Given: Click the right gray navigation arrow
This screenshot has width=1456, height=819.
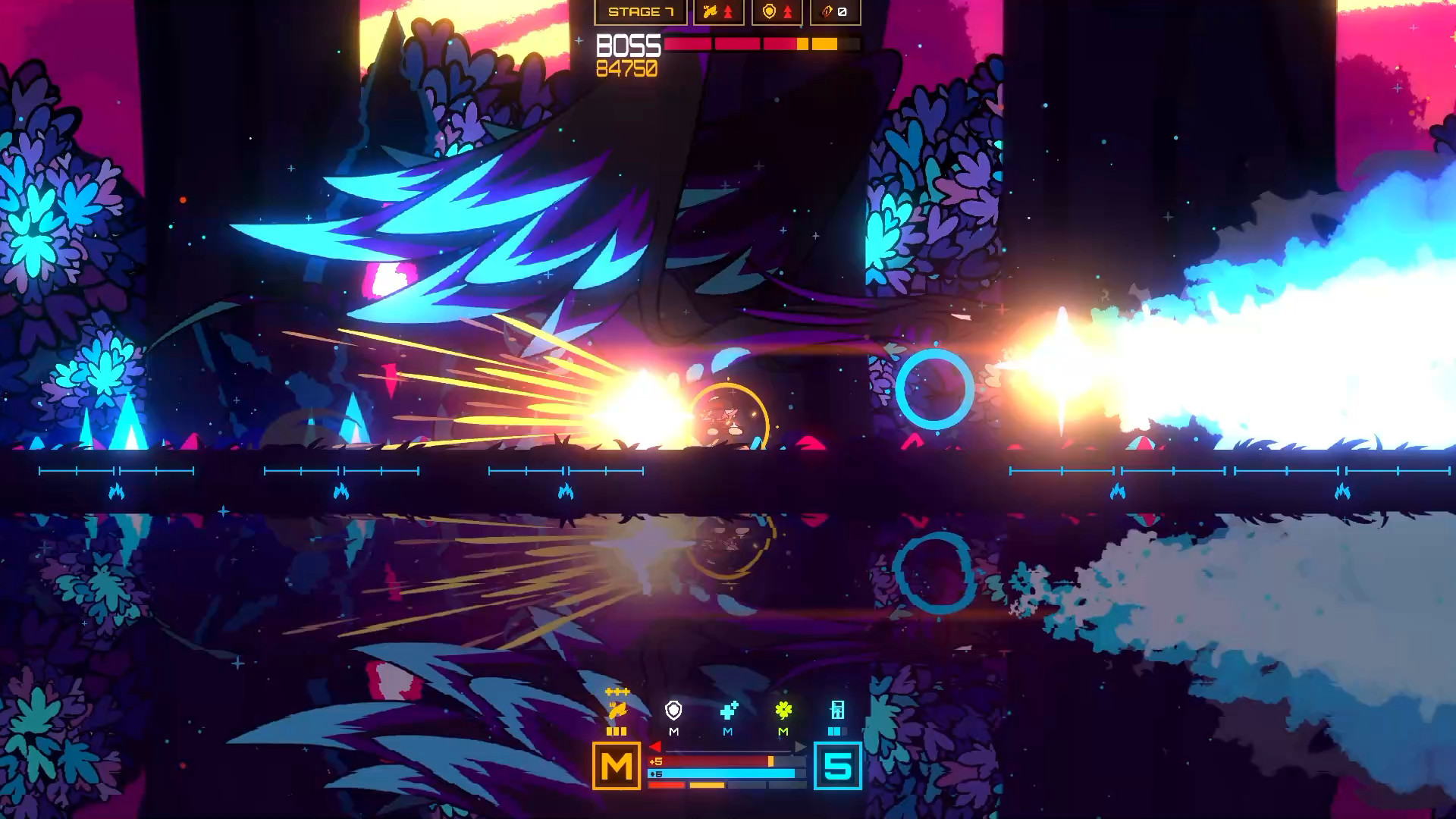Looking at the screenshot, I should click(799, 746).
